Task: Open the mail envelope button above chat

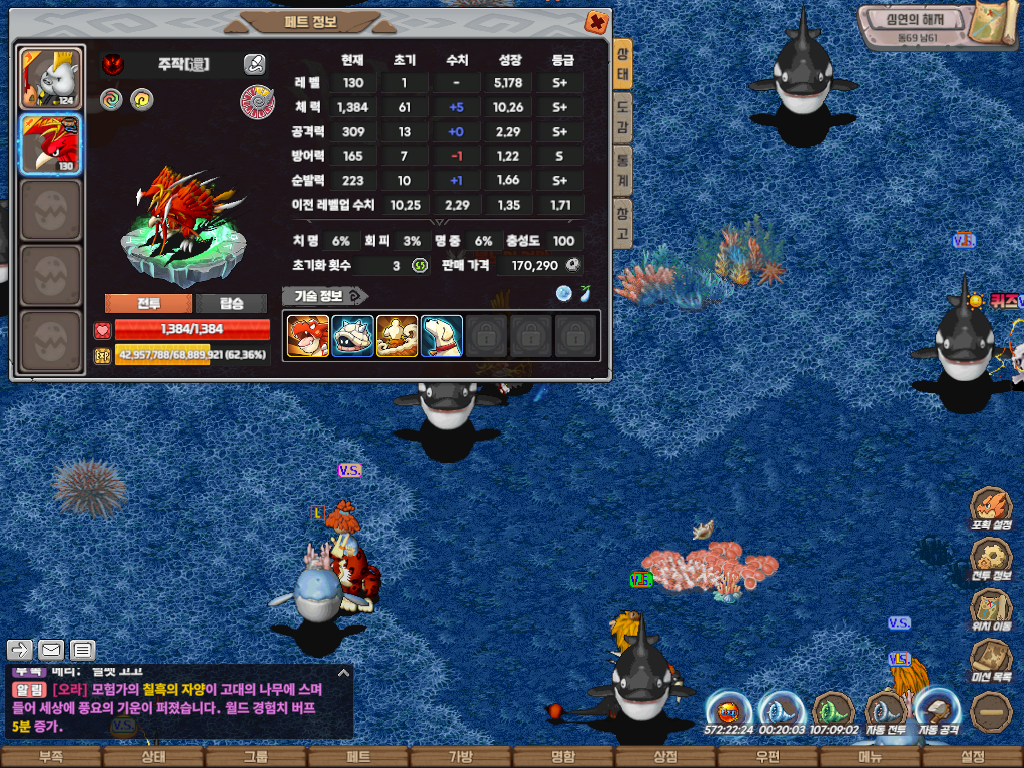Action: pos(51,651)
